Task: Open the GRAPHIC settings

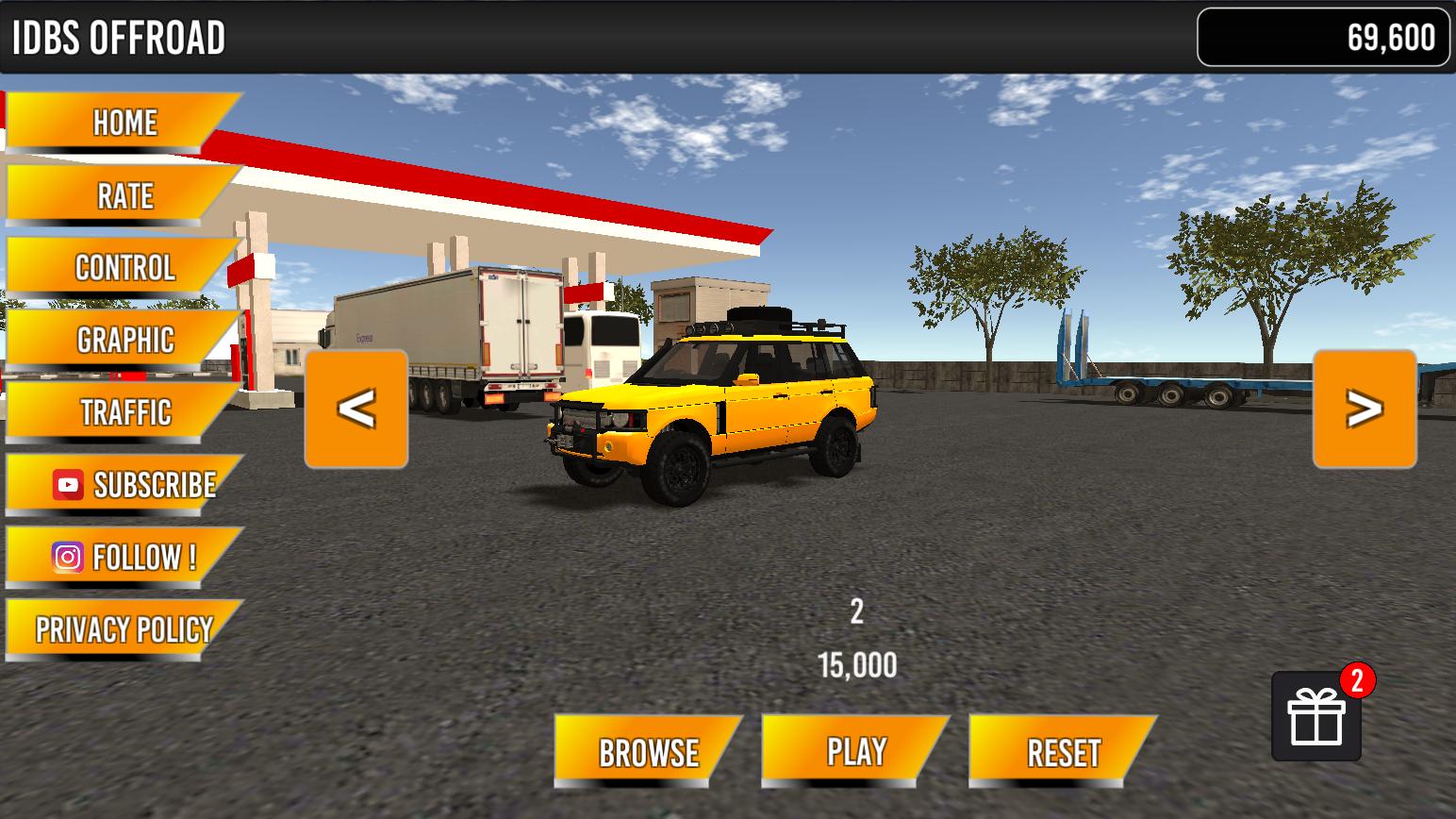Action: [x=124, y=340]
